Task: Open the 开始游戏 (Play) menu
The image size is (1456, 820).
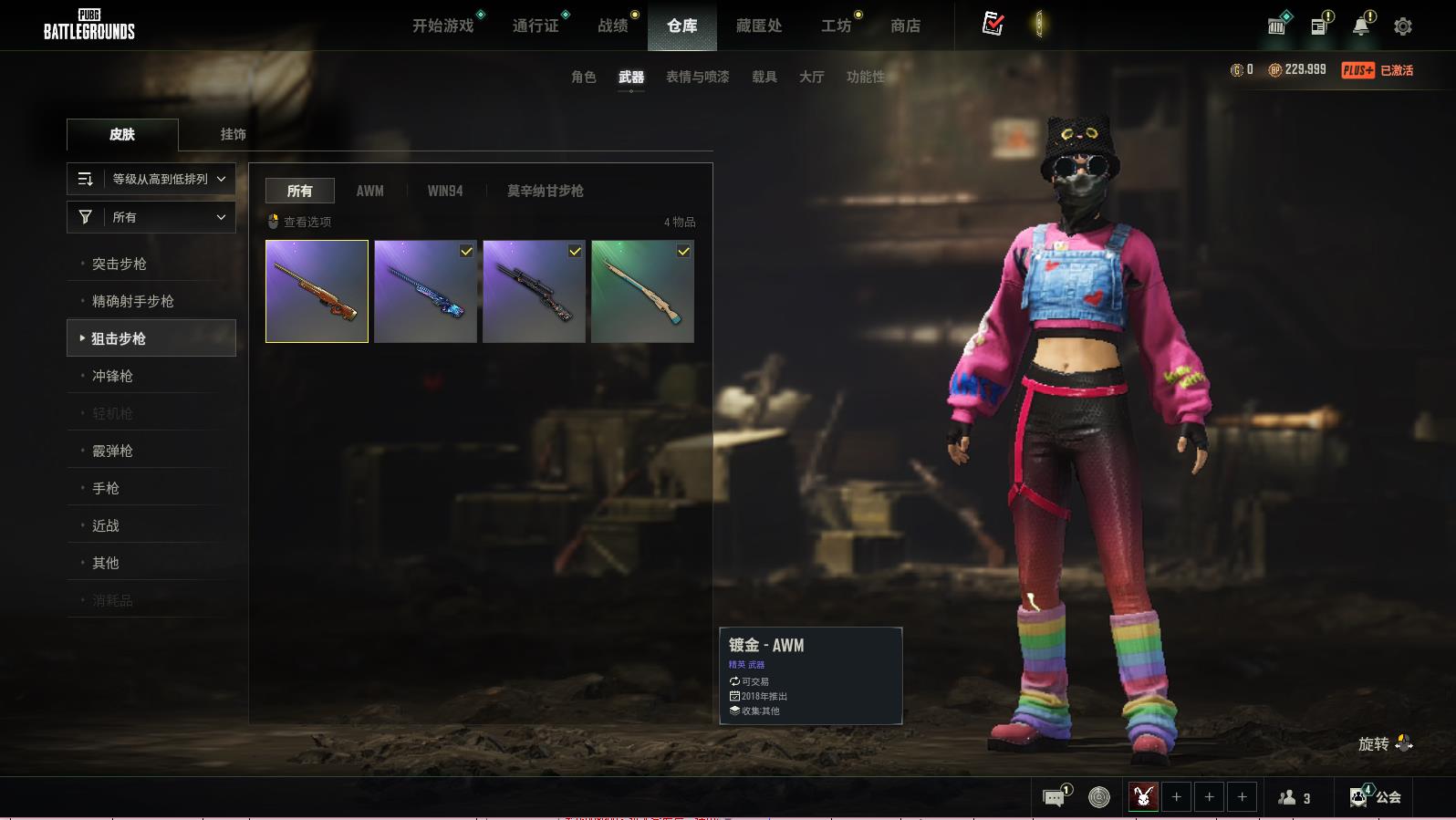Action: click(443, 26)
